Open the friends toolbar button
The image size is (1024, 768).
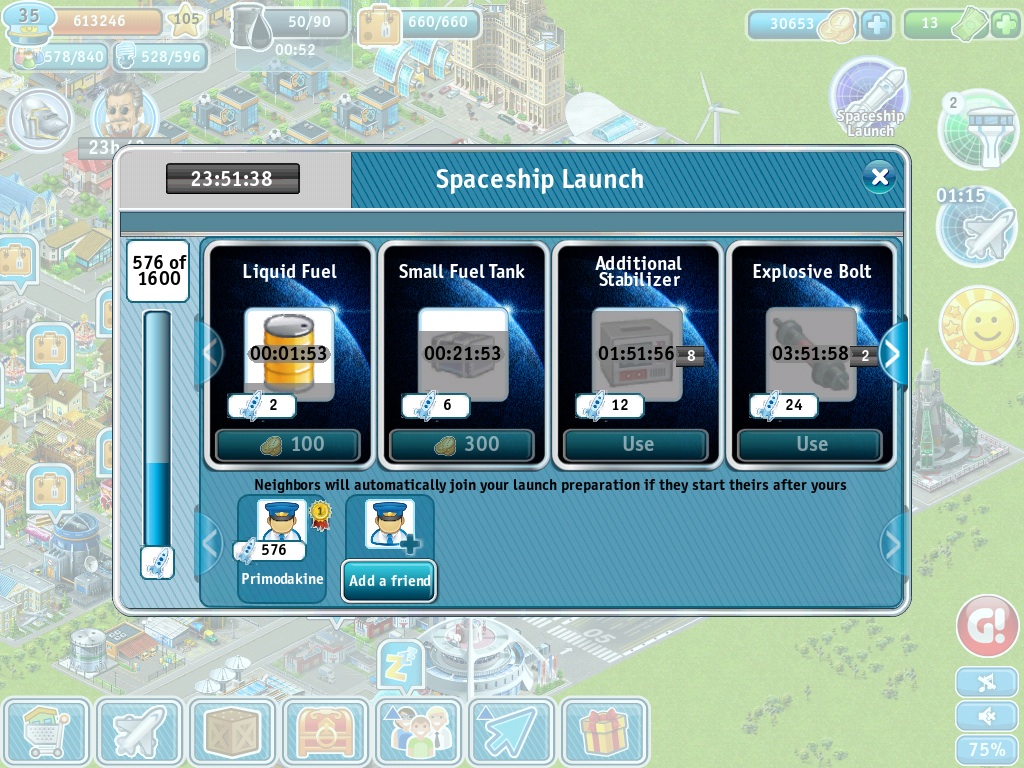tap(418, 732)
